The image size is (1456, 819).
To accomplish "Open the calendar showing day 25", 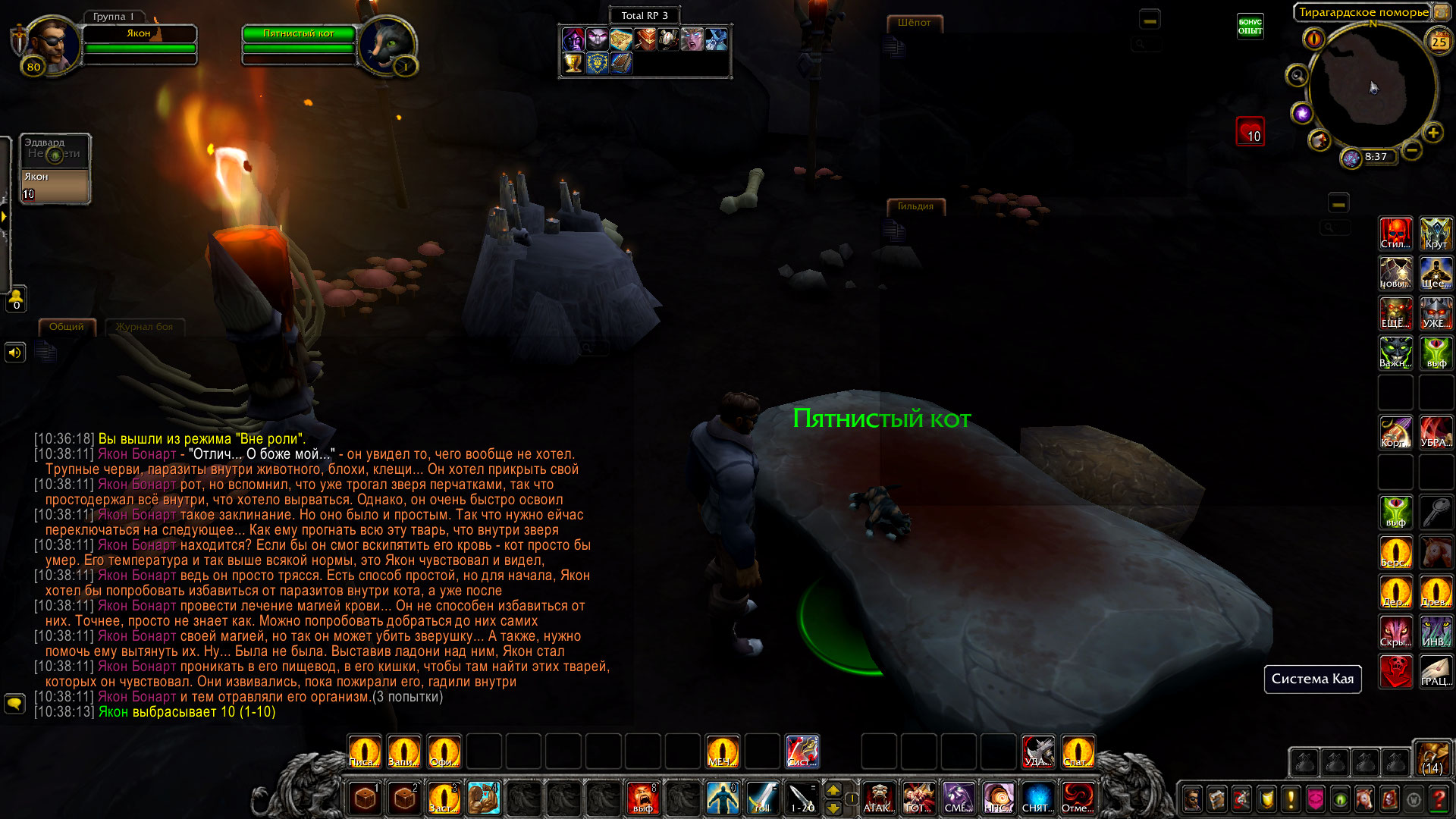I will pyautogui.click(x=1439, y=42).
